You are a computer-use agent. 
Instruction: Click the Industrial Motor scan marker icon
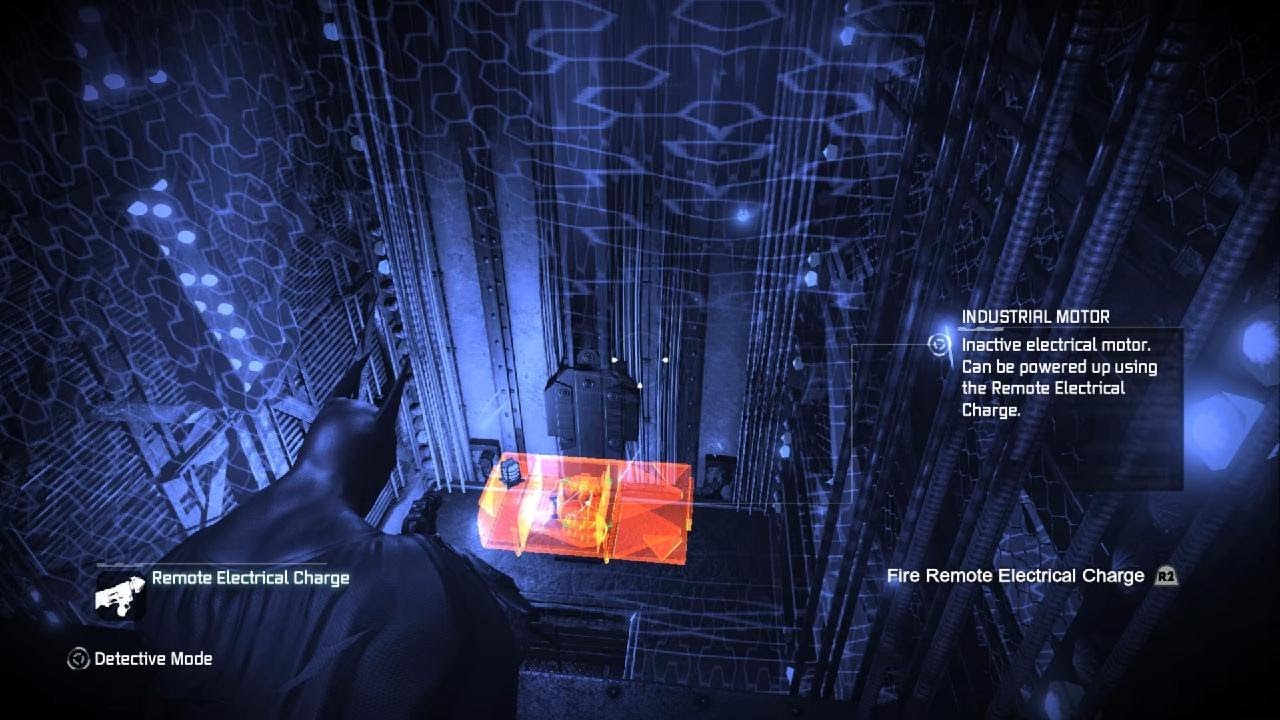click(x=938, y=344)
